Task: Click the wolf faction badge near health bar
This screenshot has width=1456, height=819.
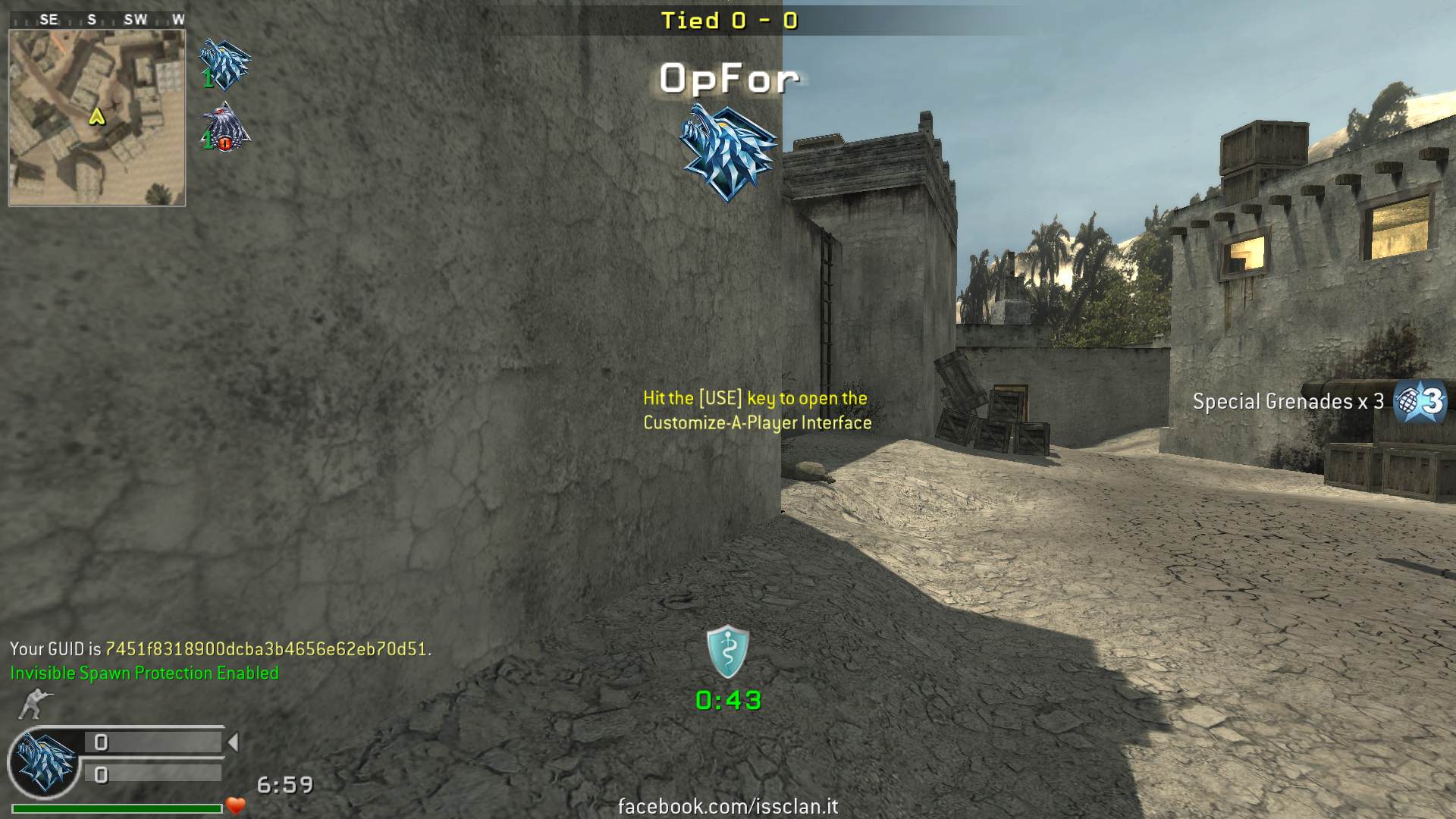Action: coord(45,762)
